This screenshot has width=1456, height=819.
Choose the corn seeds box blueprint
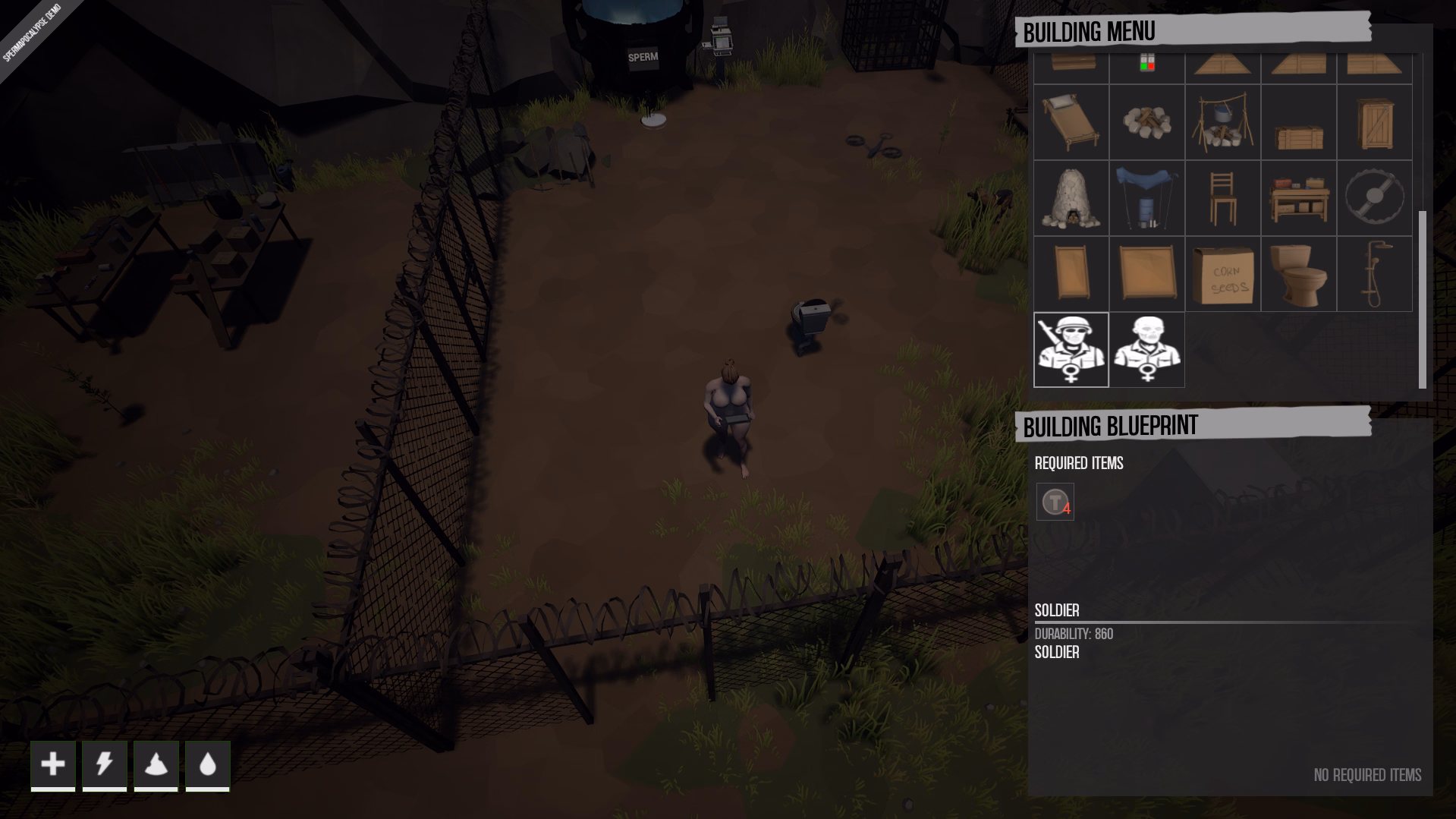pyautogui.click(x=1222, y=274)
